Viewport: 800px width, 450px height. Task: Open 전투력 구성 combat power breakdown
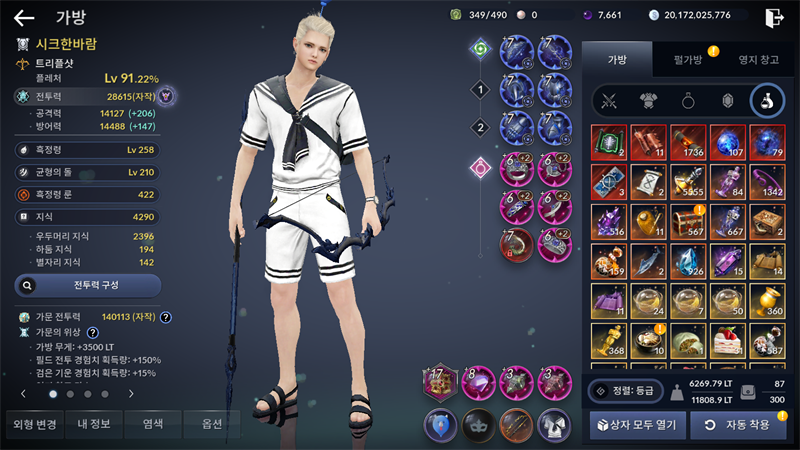coord(88,285)
